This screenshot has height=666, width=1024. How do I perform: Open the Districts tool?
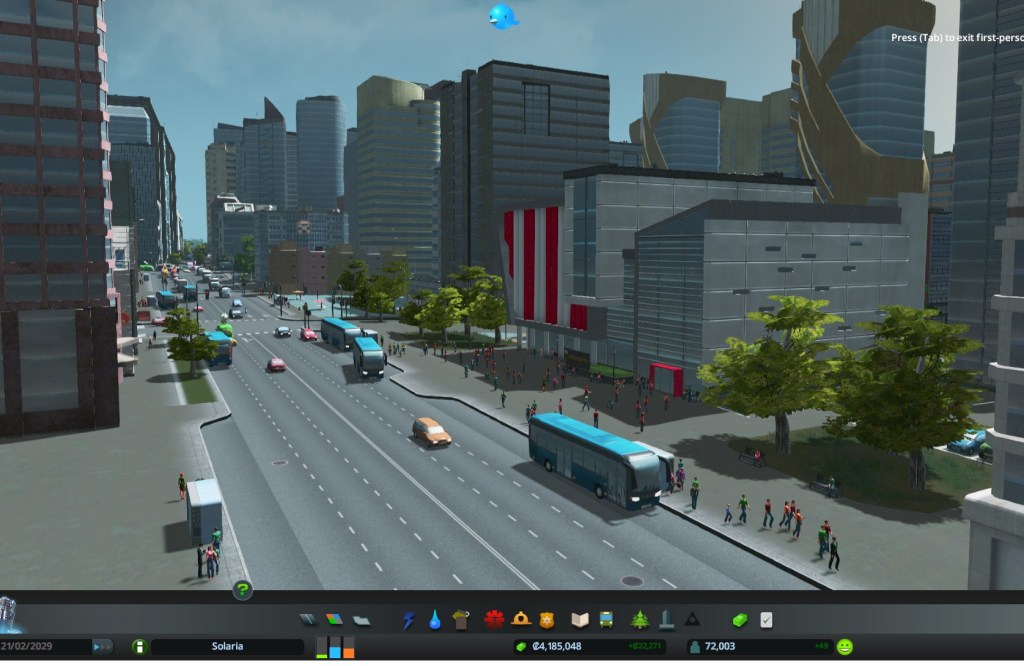(360, 620)
